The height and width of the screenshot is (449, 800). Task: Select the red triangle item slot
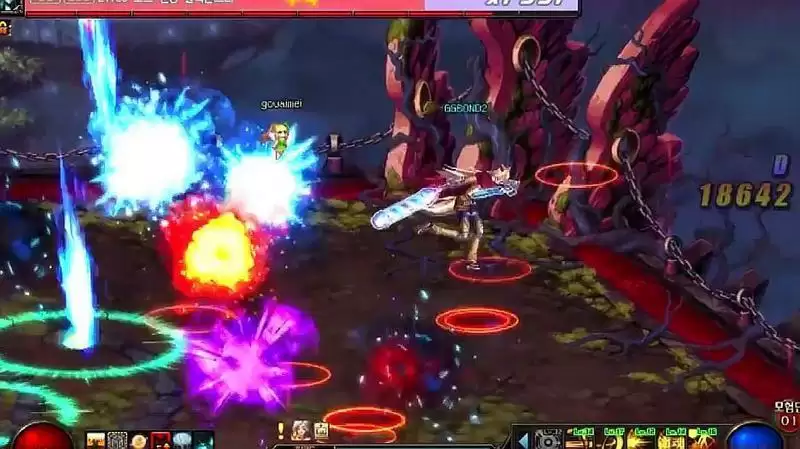pyautogui.click(x=160, y=440)
